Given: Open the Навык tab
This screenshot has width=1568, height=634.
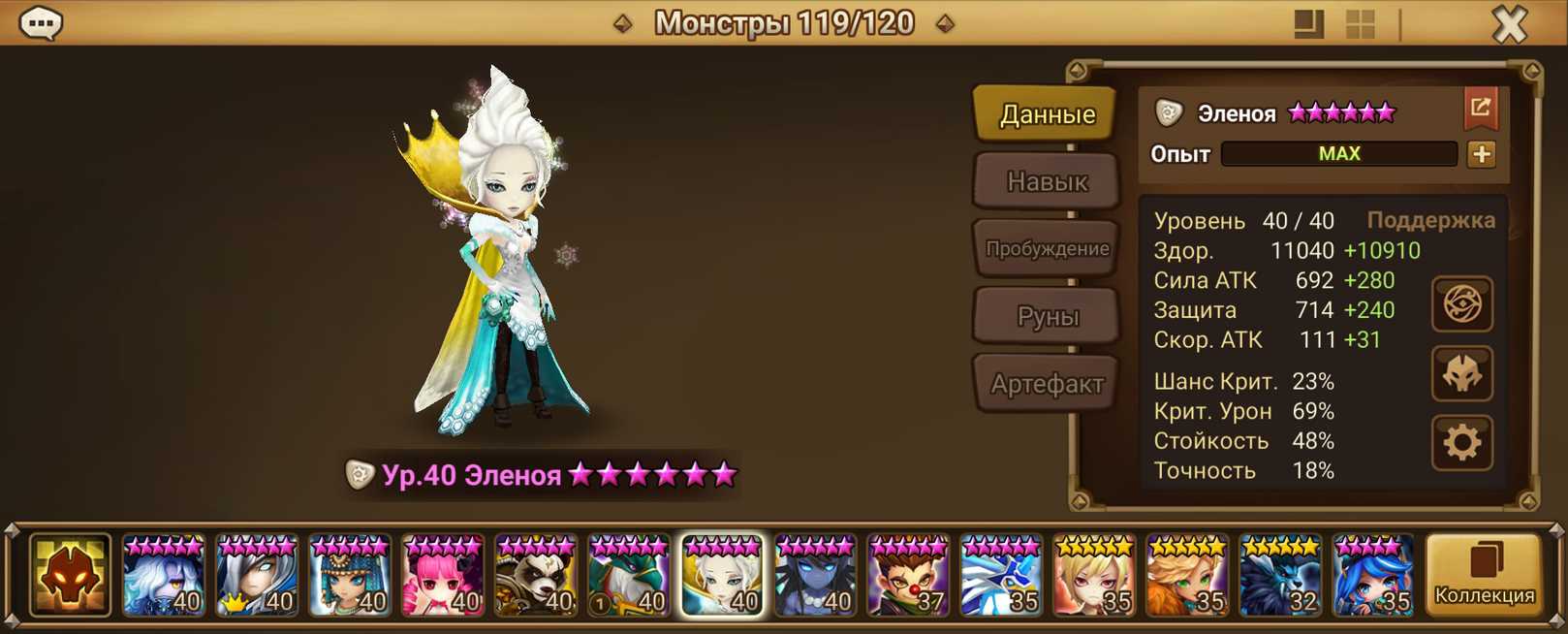Looking at the screenshot, I should [1047, 181].
